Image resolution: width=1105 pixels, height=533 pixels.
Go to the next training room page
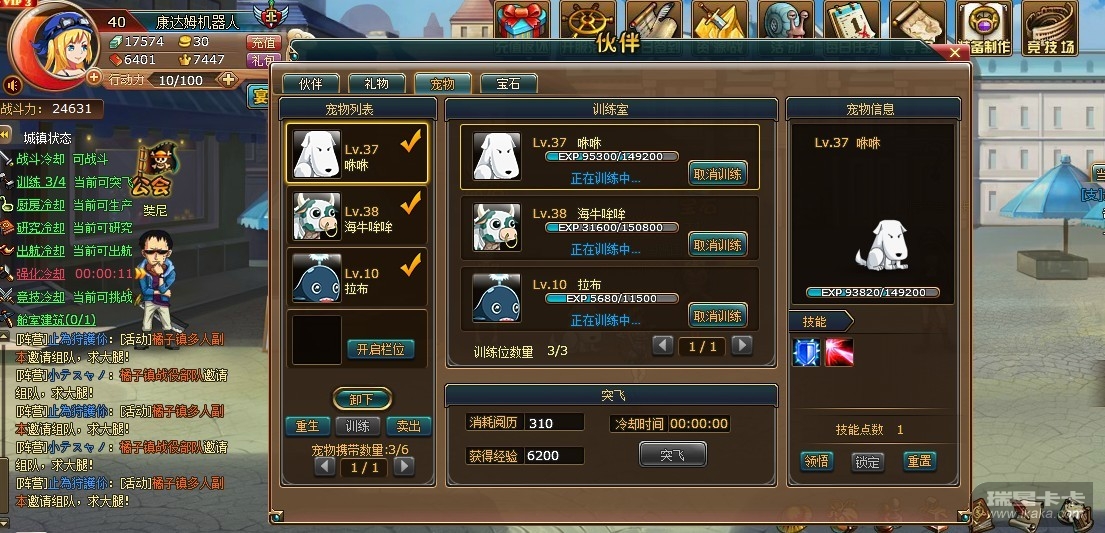click(741, 346)
